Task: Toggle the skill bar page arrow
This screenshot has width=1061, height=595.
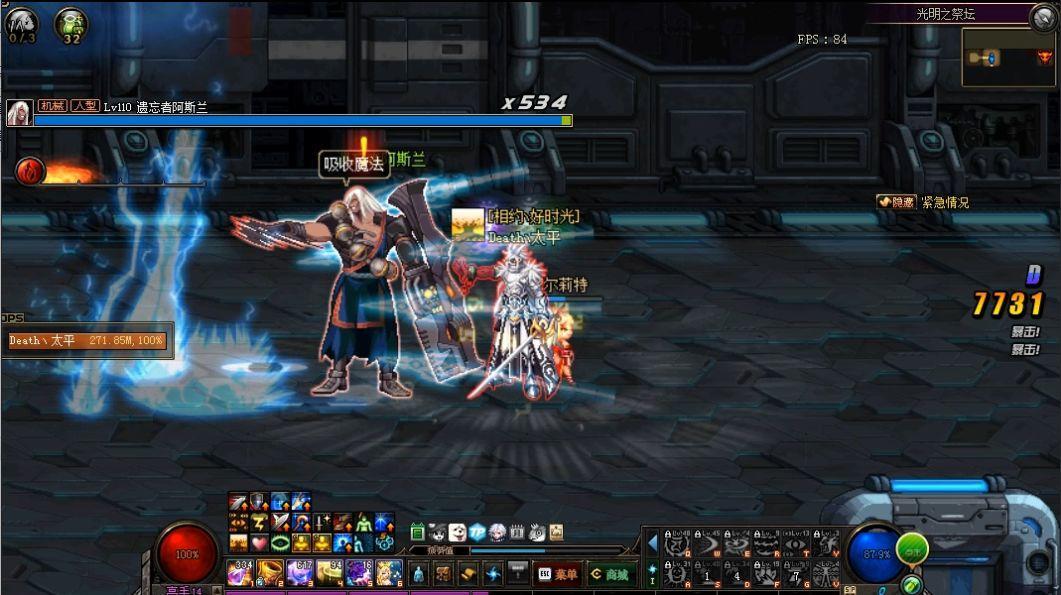Action: click(x=652, y=543)
